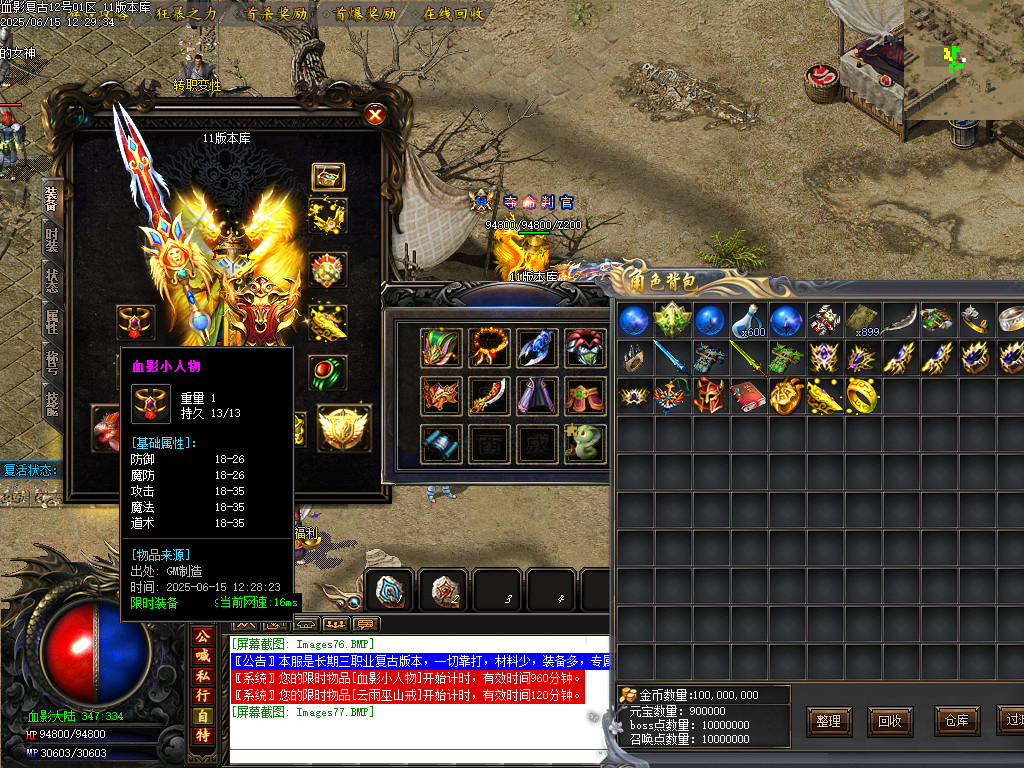Close the character equipment window
Screen dimensions: 1024x768
[x=375, y=115]
